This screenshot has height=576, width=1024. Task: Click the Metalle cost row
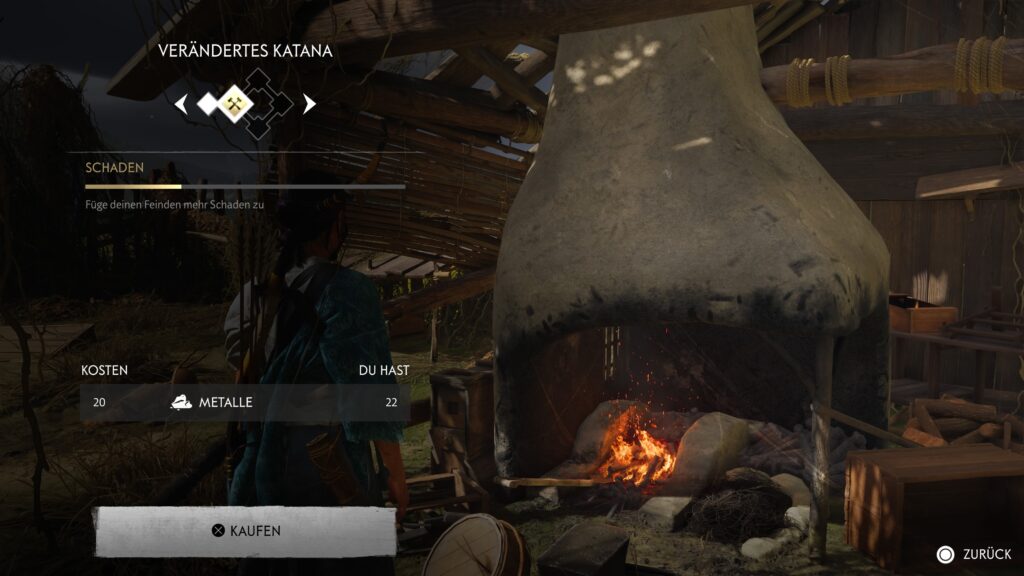245,402
